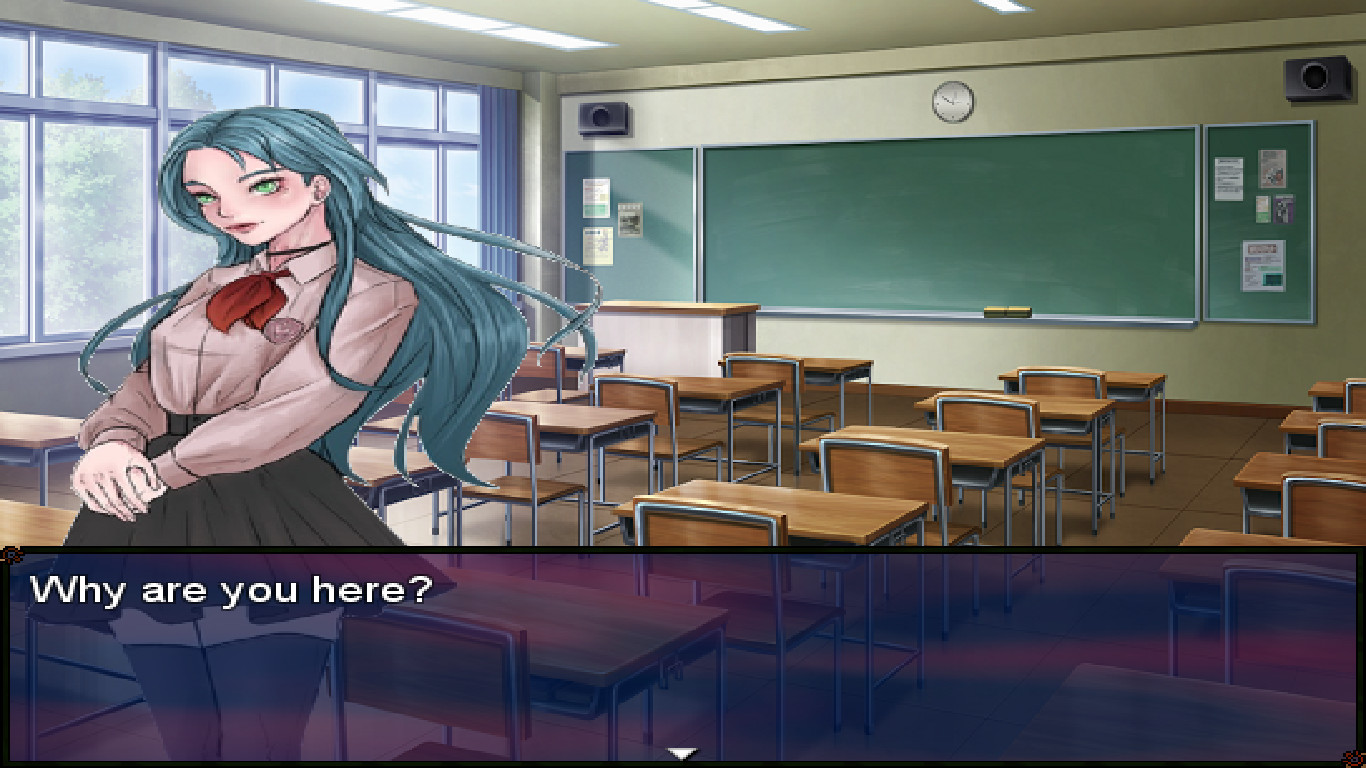The image size is (1366, 768).
Task: Click the small orange marker on dialogue box corner
Action: 10,553
